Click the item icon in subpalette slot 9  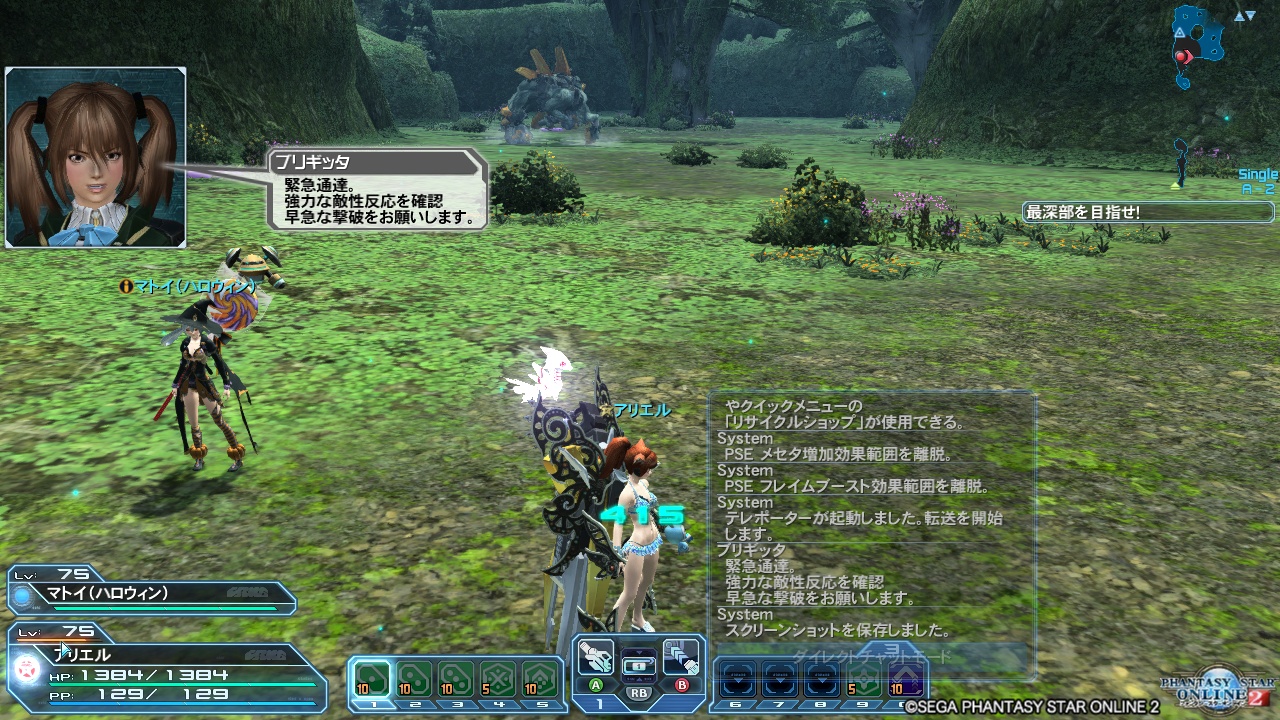click(x=862, y=678)
